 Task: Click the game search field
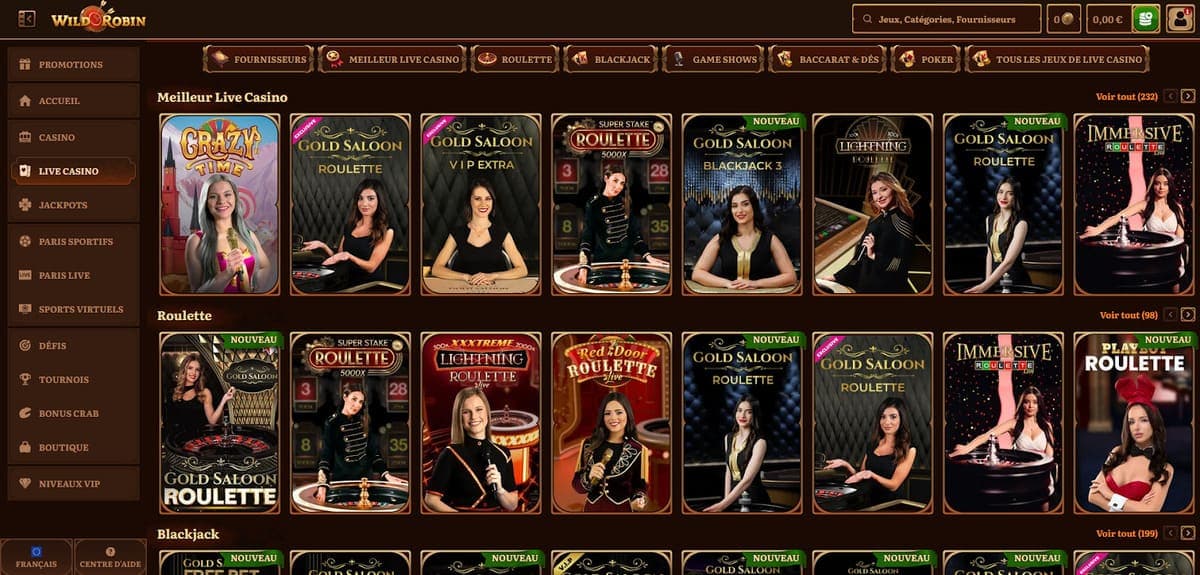pos(945,19)
